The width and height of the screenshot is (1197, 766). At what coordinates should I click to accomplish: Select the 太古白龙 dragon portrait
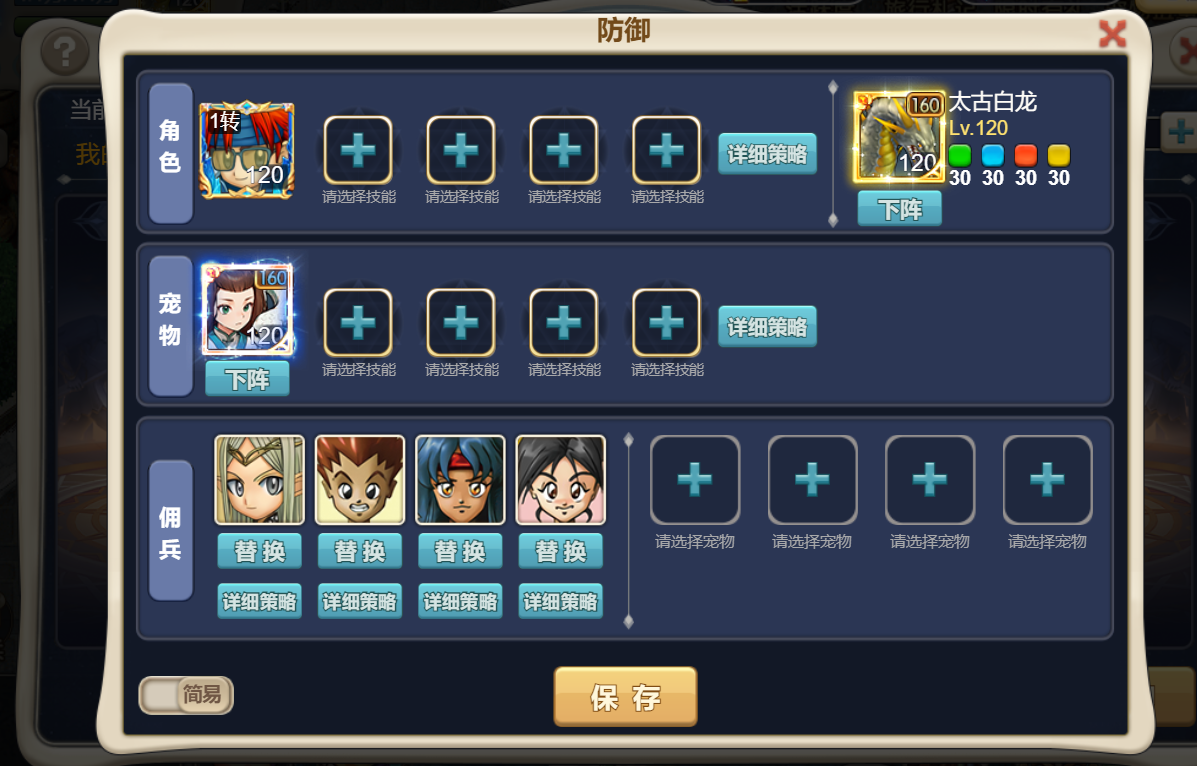click(x=899, y=138)
